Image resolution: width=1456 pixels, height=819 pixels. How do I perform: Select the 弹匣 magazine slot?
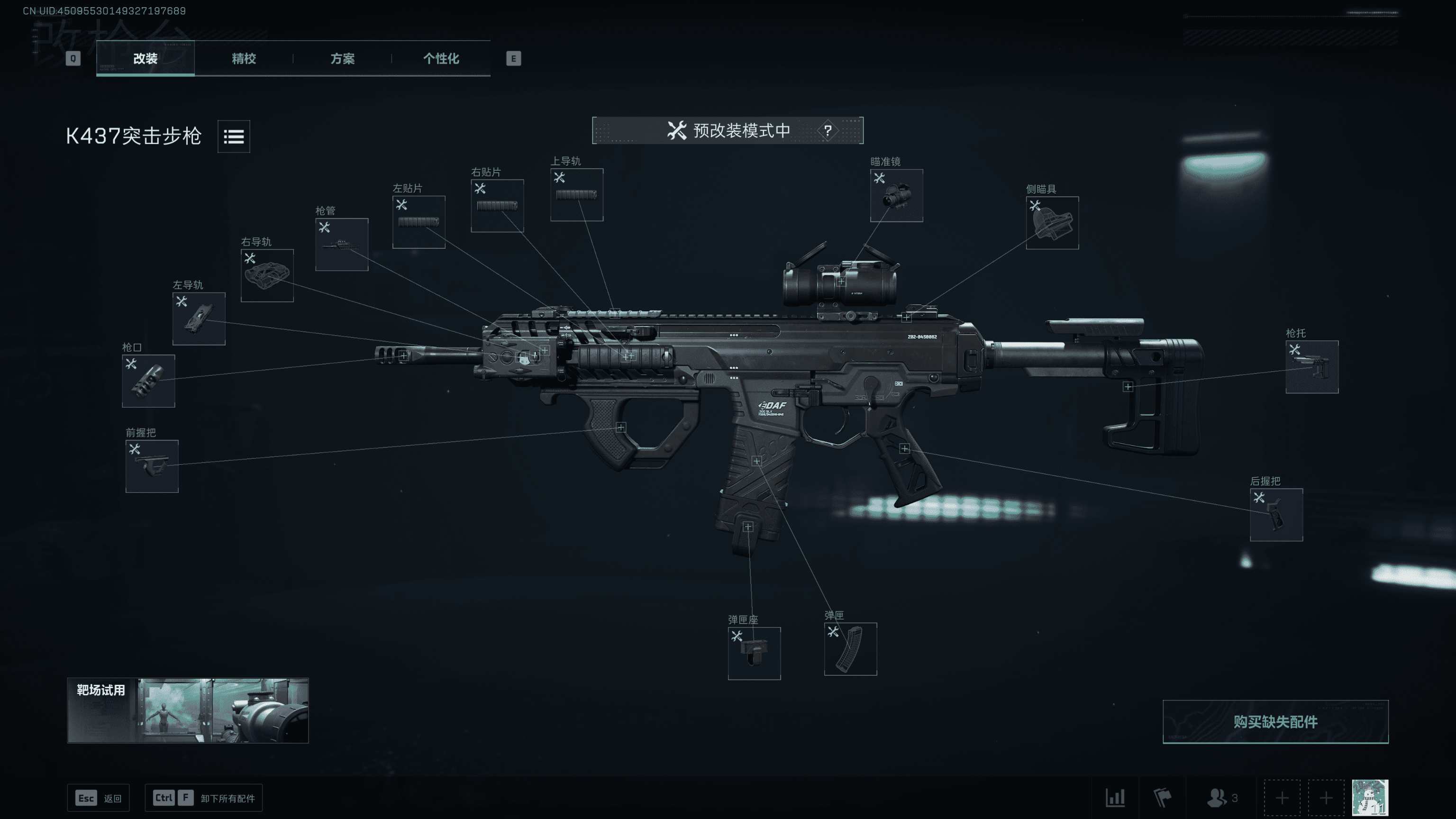(x=850, y=649)
